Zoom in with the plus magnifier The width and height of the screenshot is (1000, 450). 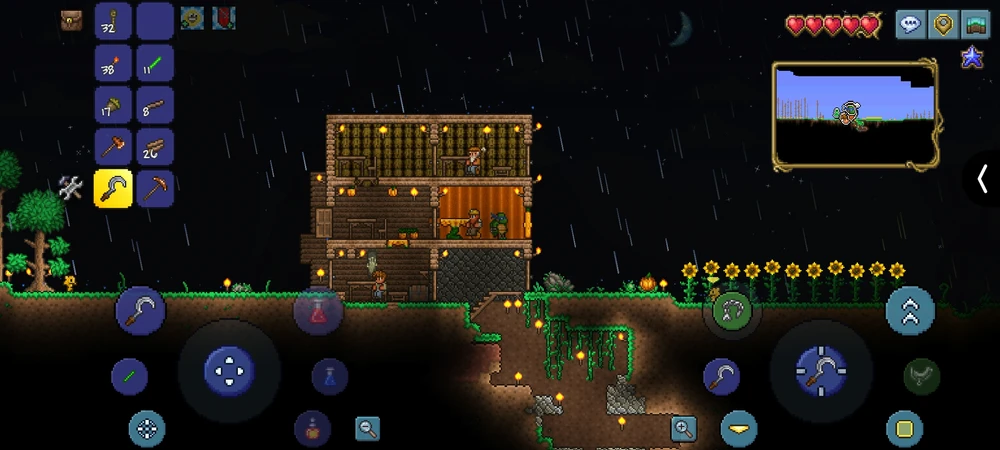pos(684,429)
